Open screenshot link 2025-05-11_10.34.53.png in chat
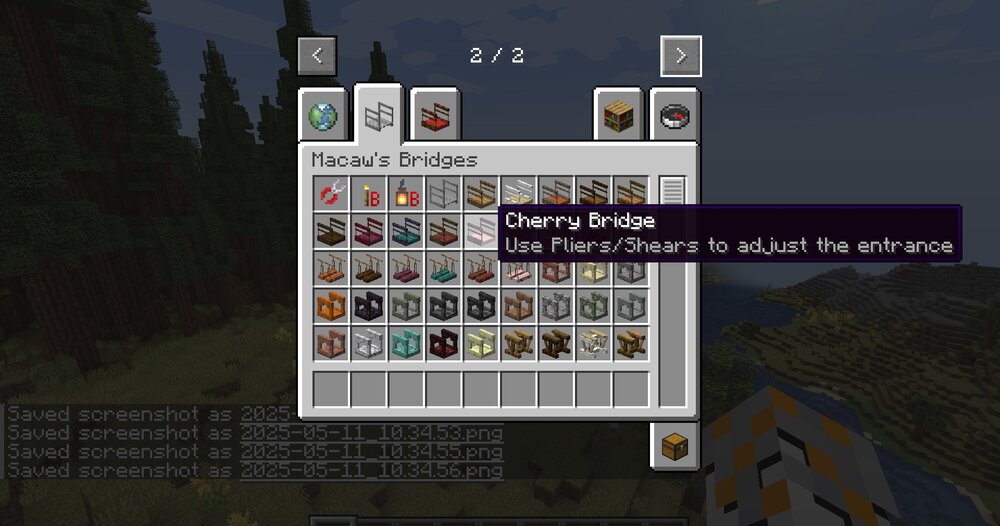1000x526 pixels. click(x=371, y=433)
